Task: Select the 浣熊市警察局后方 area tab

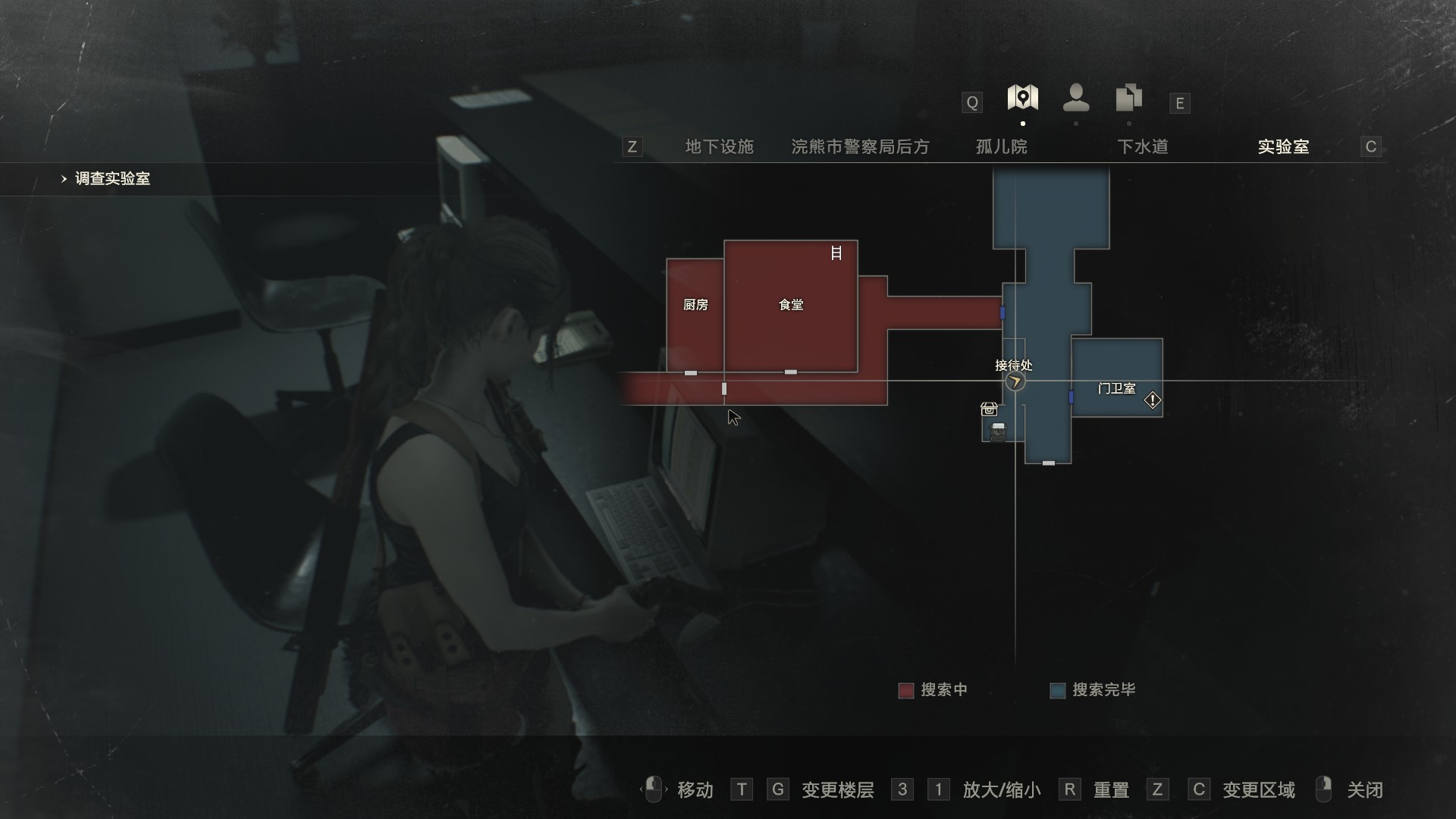Action: click(x=860, y=146)
